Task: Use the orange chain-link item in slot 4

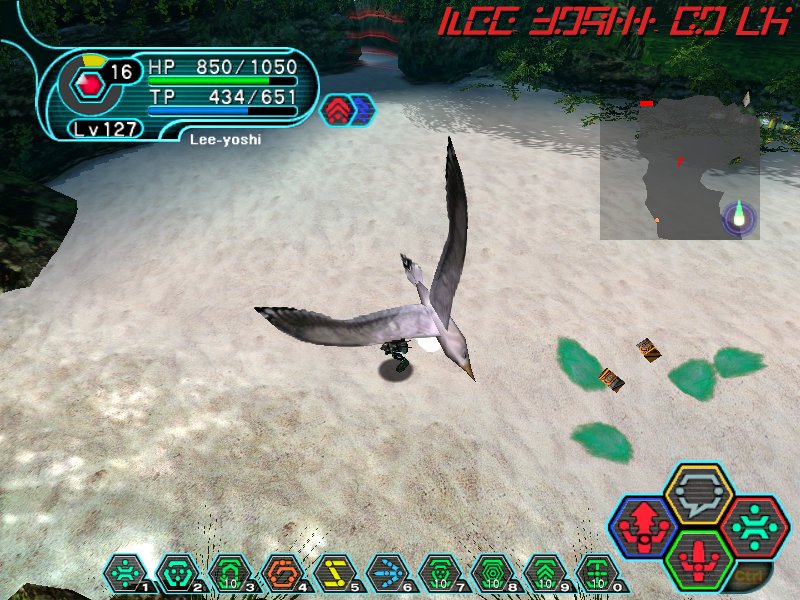Action: coord(282,573)
